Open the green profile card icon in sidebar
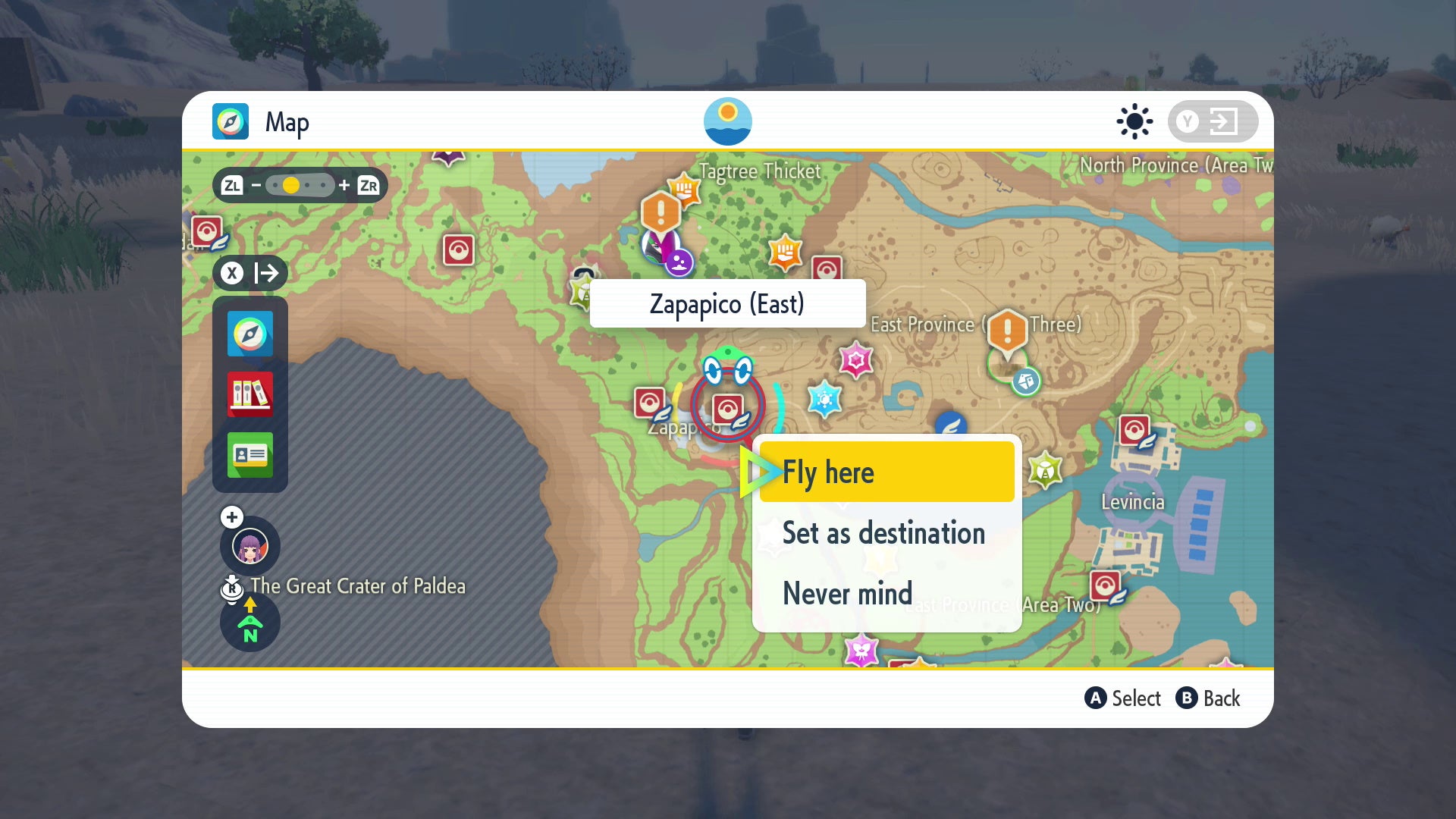The image size is (1456, 819). [x=250, y=455]
